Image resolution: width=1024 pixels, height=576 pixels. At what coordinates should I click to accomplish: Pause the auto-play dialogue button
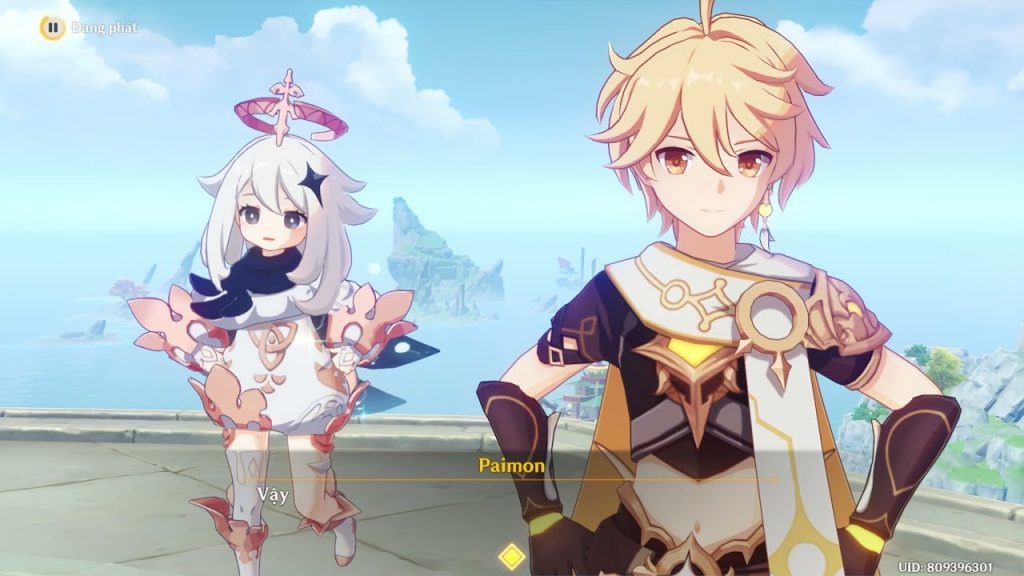point(52,27)
